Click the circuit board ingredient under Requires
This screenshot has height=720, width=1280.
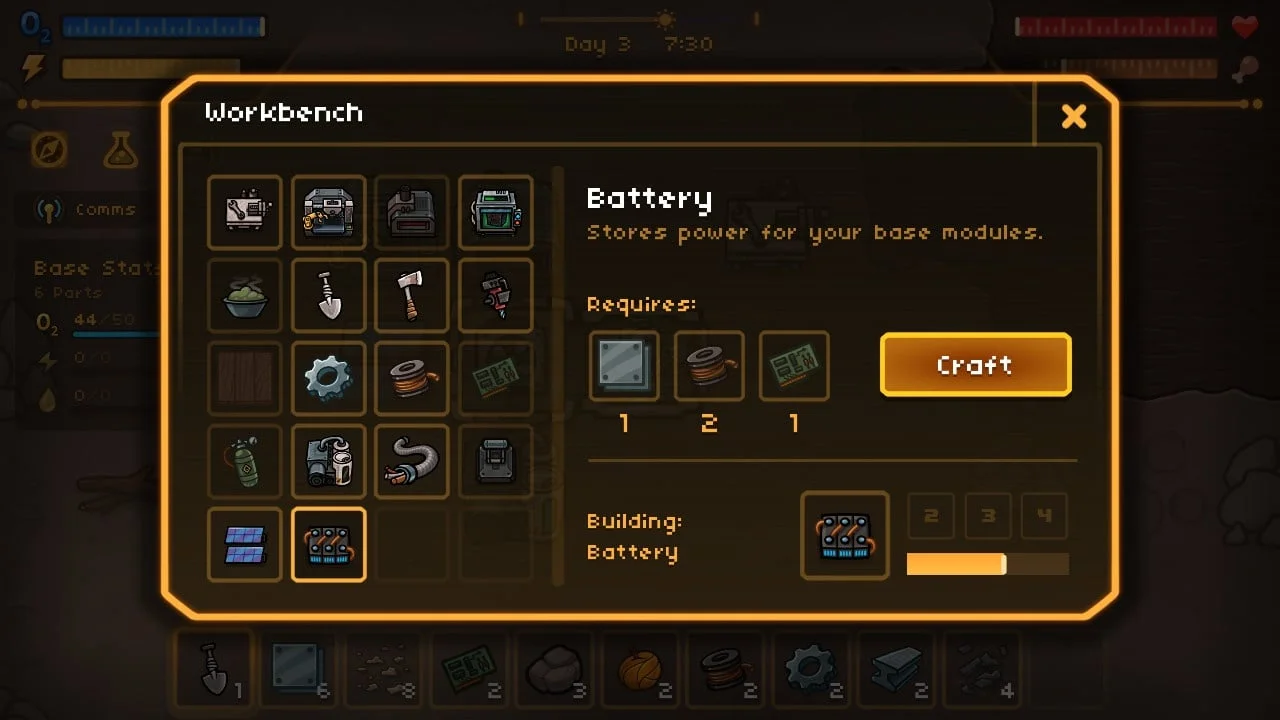point(794,366)
